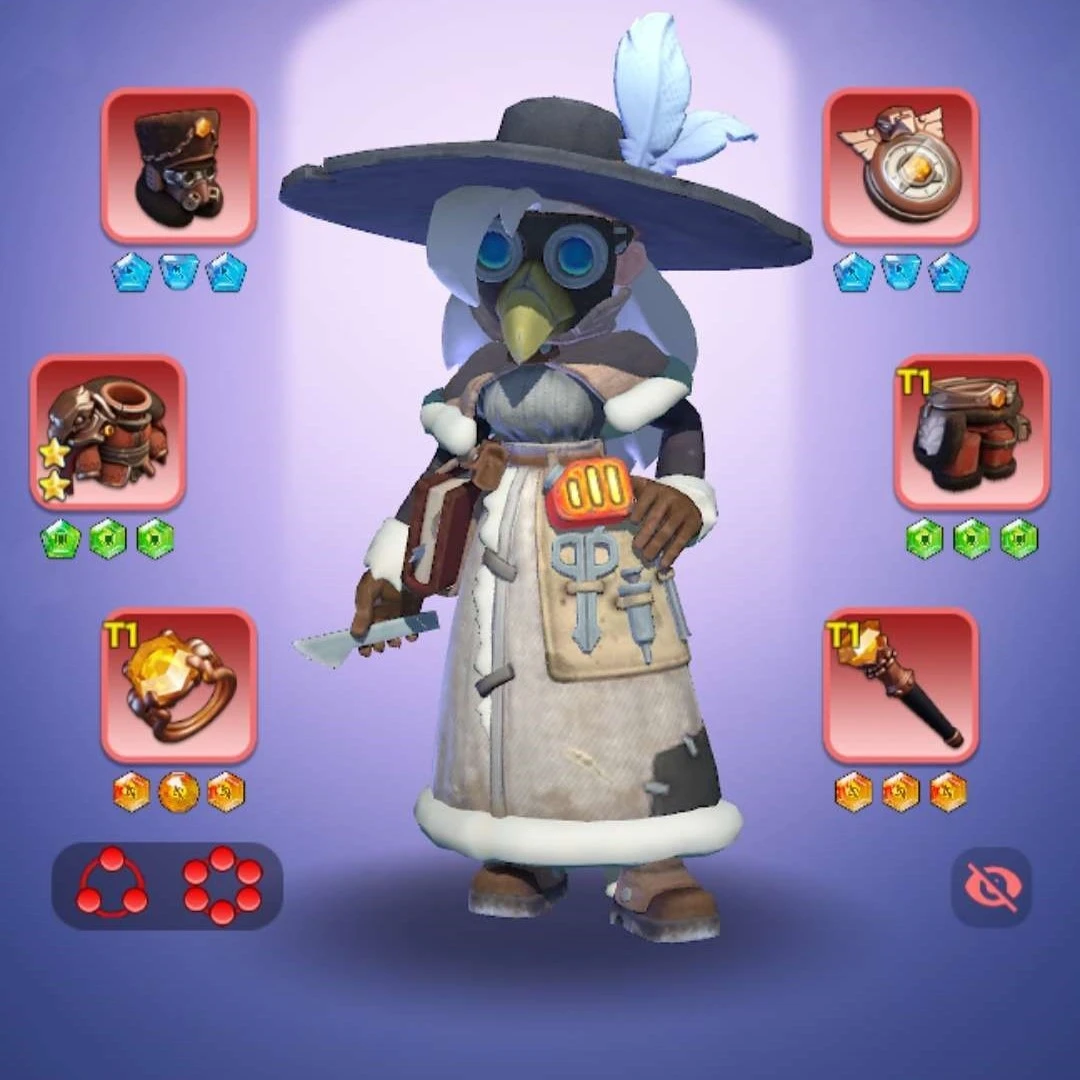Image resolution: width=1080 pixels, height=1080 pixels.
Task: Select the three-node red circle icon
Action: pyautogui.click(x=112, y=885)
